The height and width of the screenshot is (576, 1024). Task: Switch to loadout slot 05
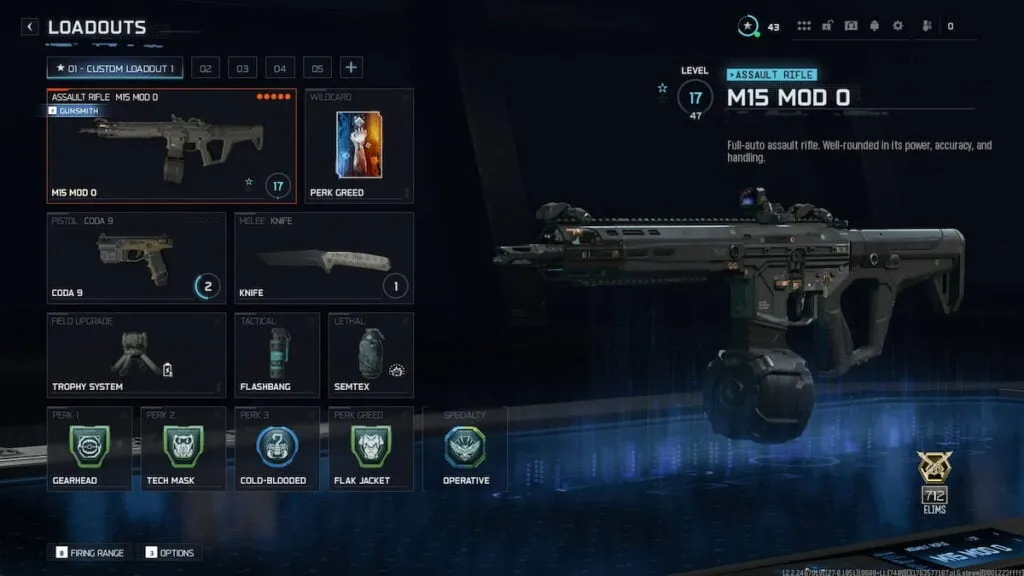(317, 68)
